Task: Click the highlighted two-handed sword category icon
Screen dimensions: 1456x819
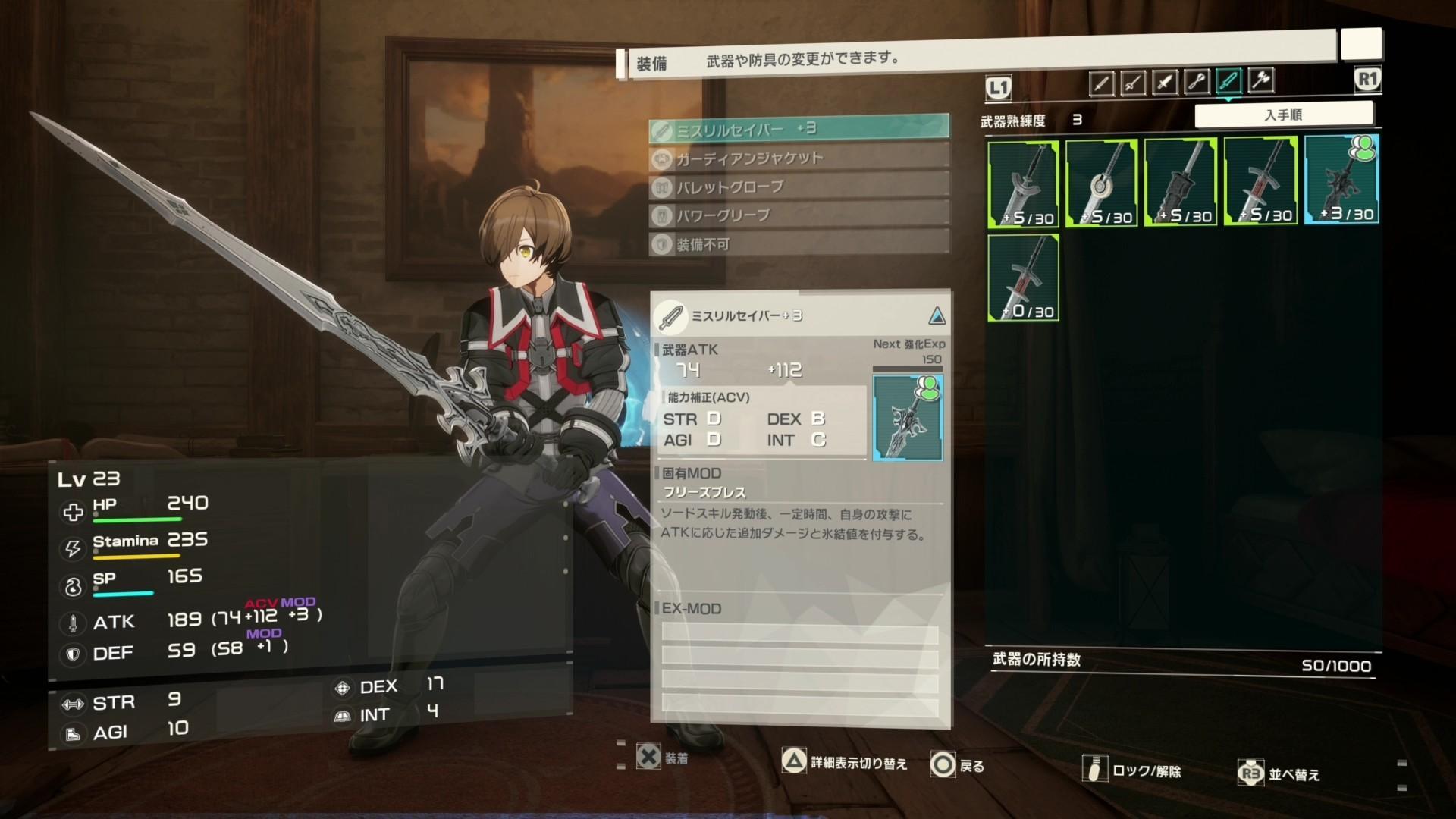Action: click(1228, 82)
